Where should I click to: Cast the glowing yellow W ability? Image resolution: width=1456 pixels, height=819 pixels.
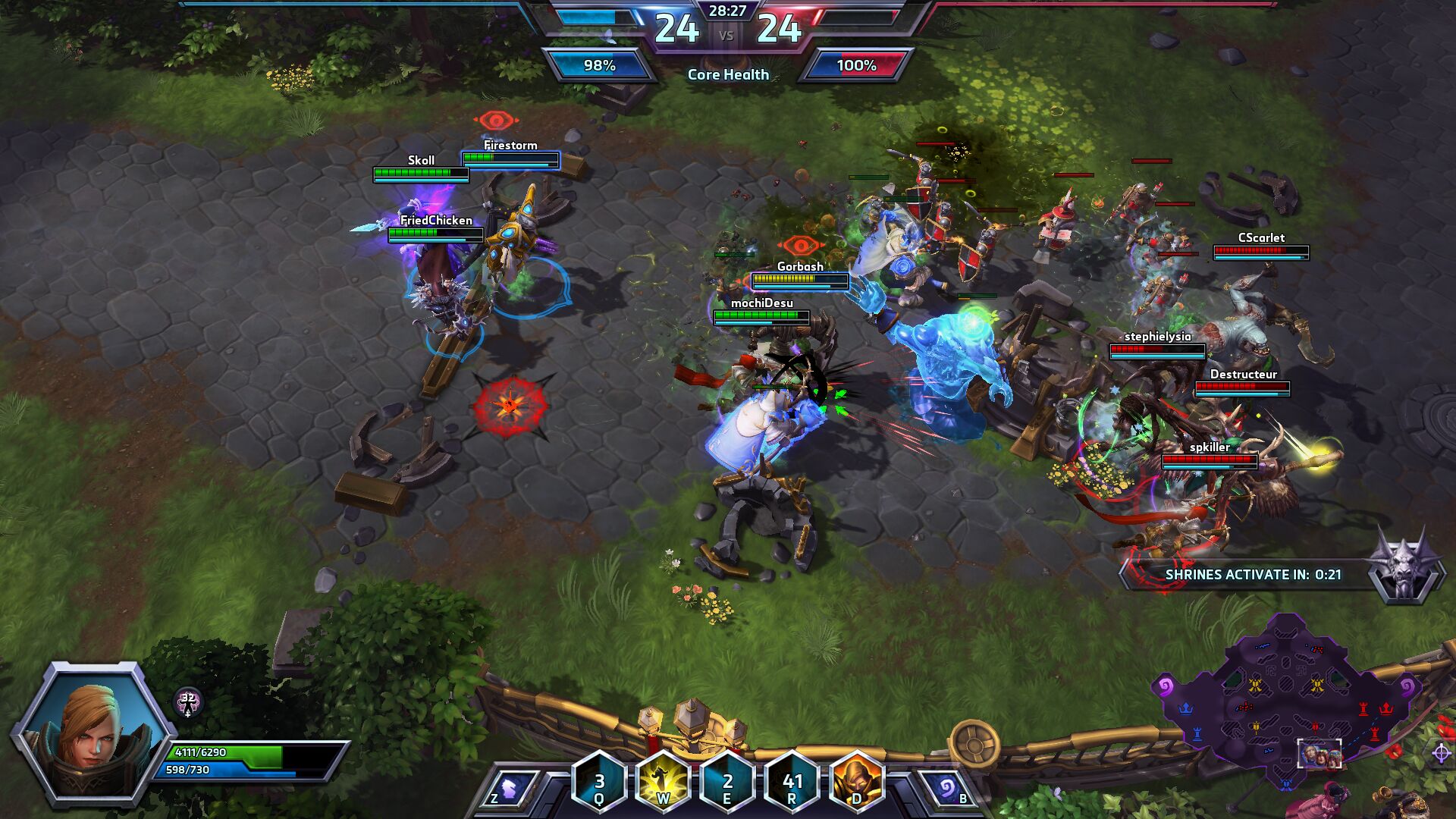[663, 782]
